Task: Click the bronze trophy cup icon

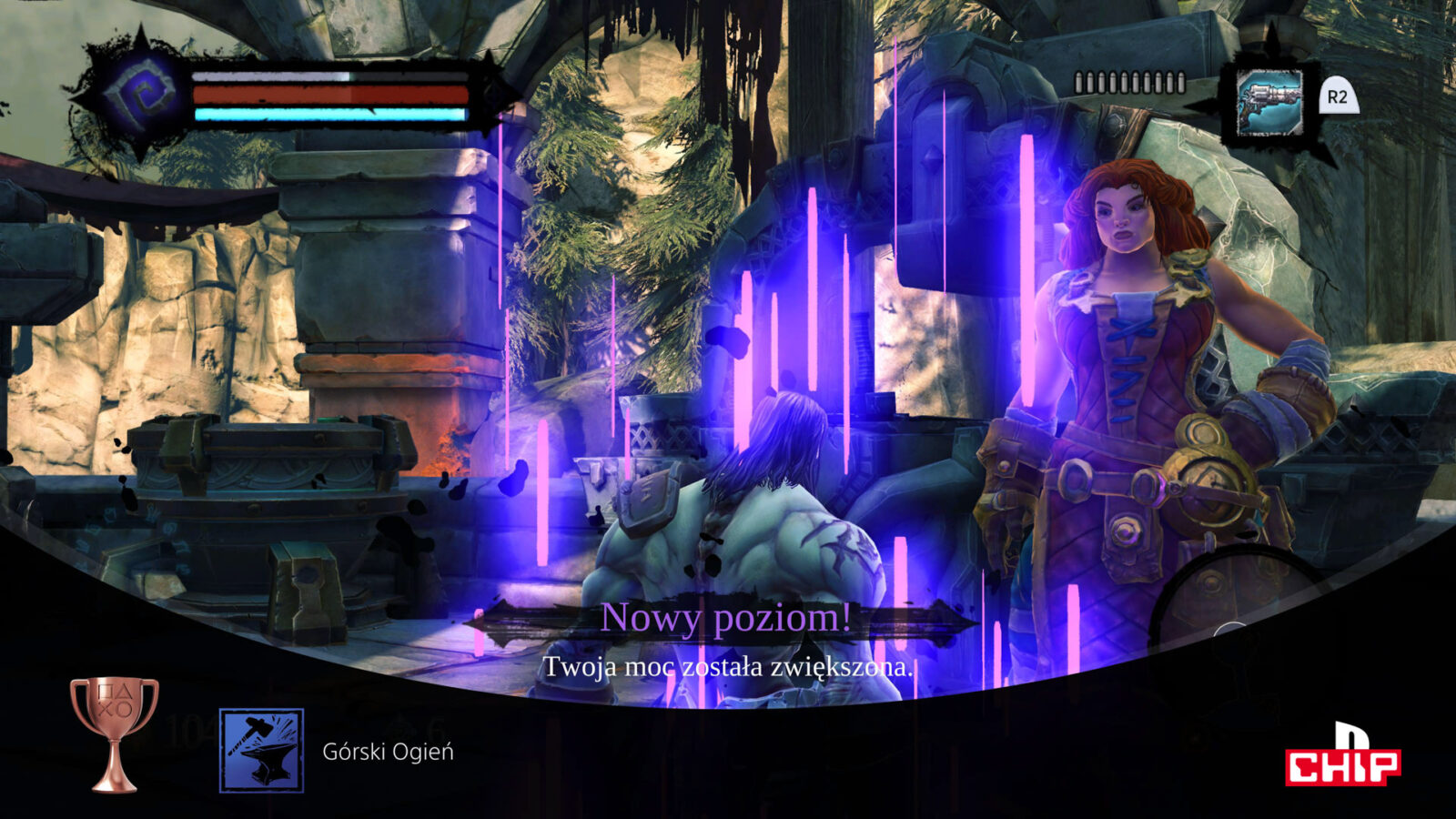Action: click(115, 733)
